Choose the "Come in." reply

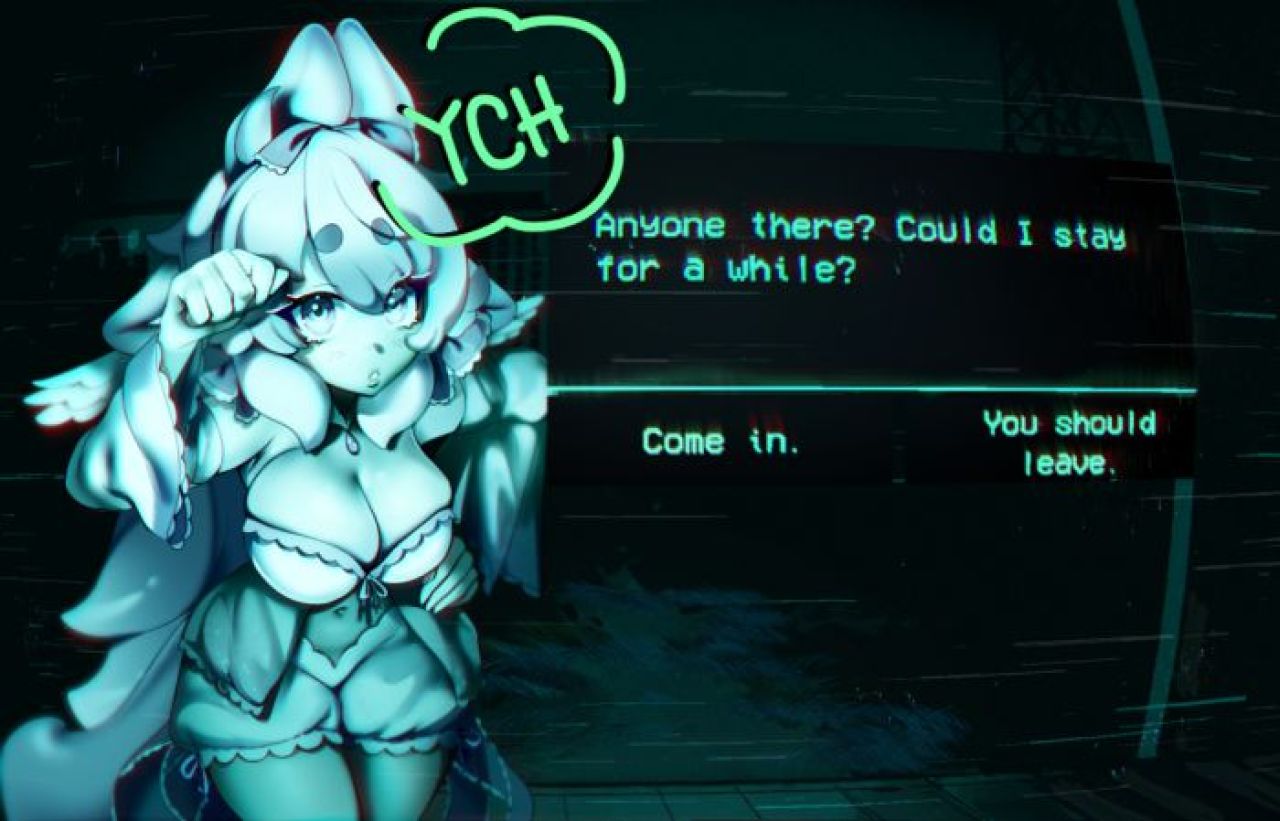(721, 441)
